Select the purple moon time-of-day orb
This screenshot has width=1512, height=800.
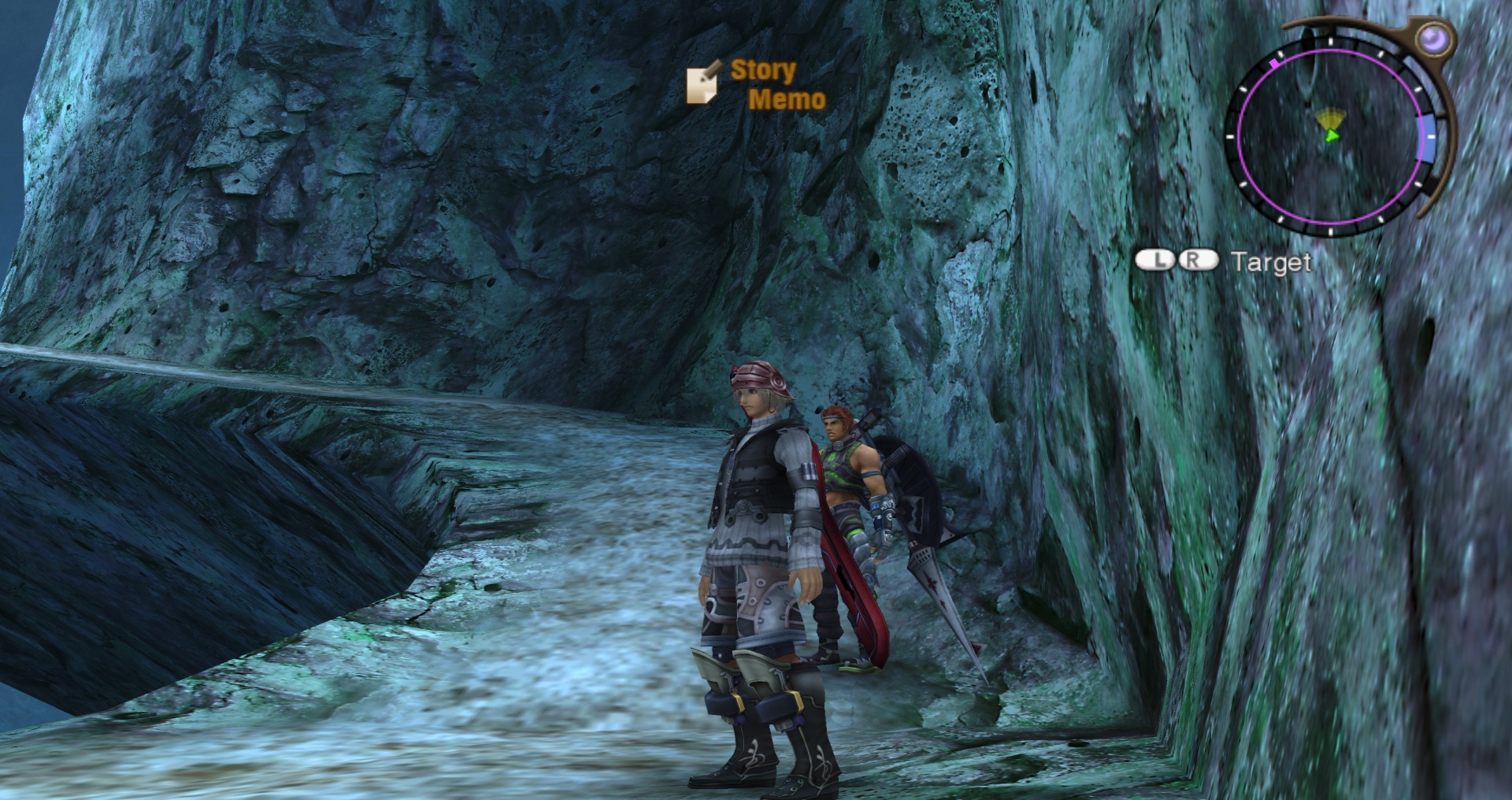(x=1433, y=38)
